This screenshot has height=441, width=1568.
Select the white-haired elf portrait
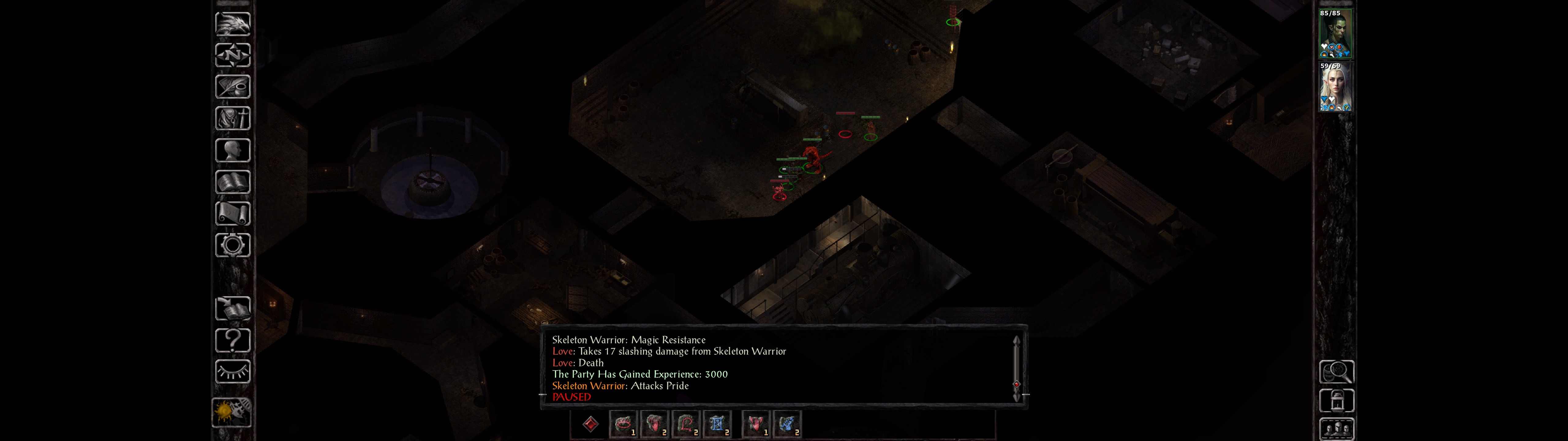click(x=1336, y=87)
